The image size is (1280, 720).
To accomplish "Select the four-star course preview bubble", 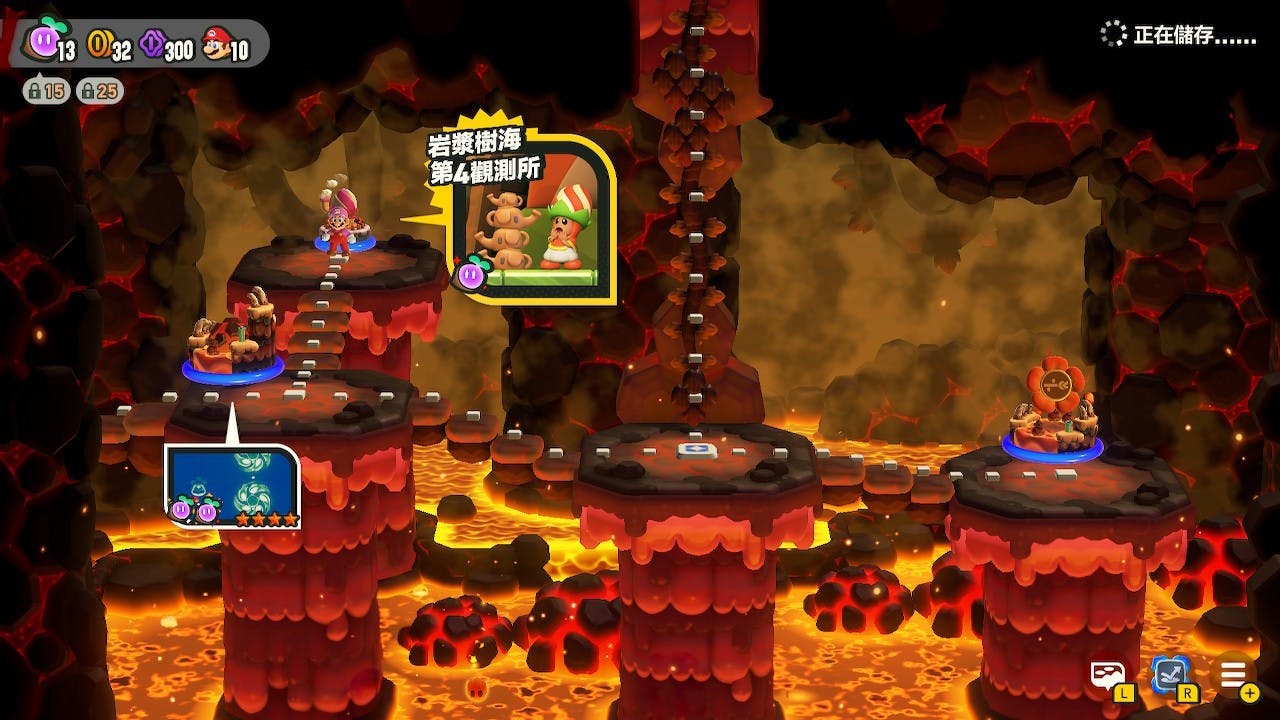I will point(233,487).
